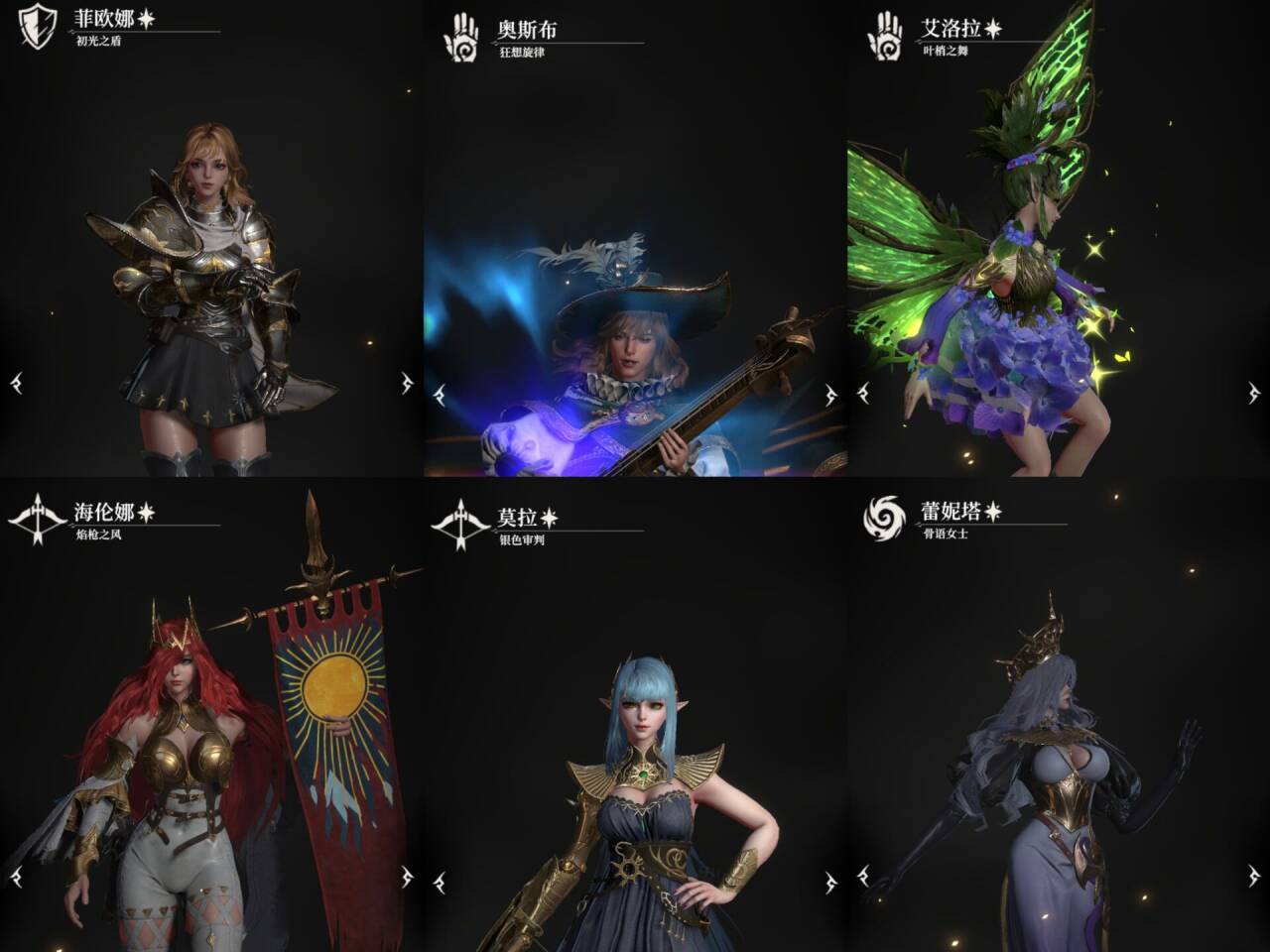The image size is (1270, 952).
Task: Click the swirl class icon beside 蕾妮塔
Action: 884,519
